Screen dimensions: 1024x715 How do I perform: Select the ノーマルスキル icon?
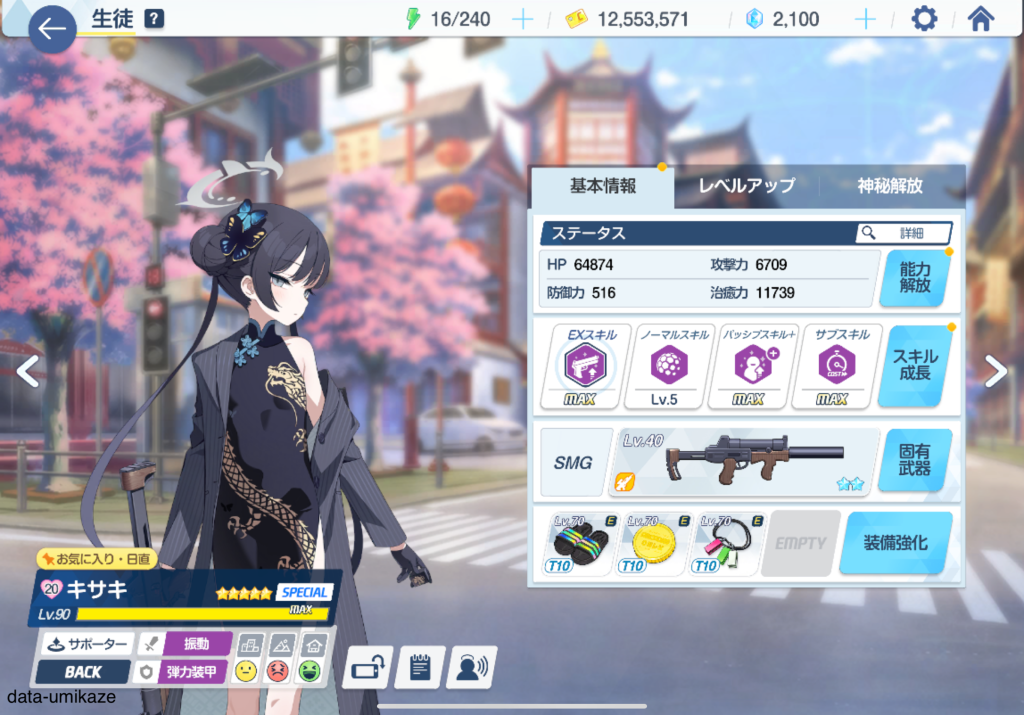coord(663,366)
